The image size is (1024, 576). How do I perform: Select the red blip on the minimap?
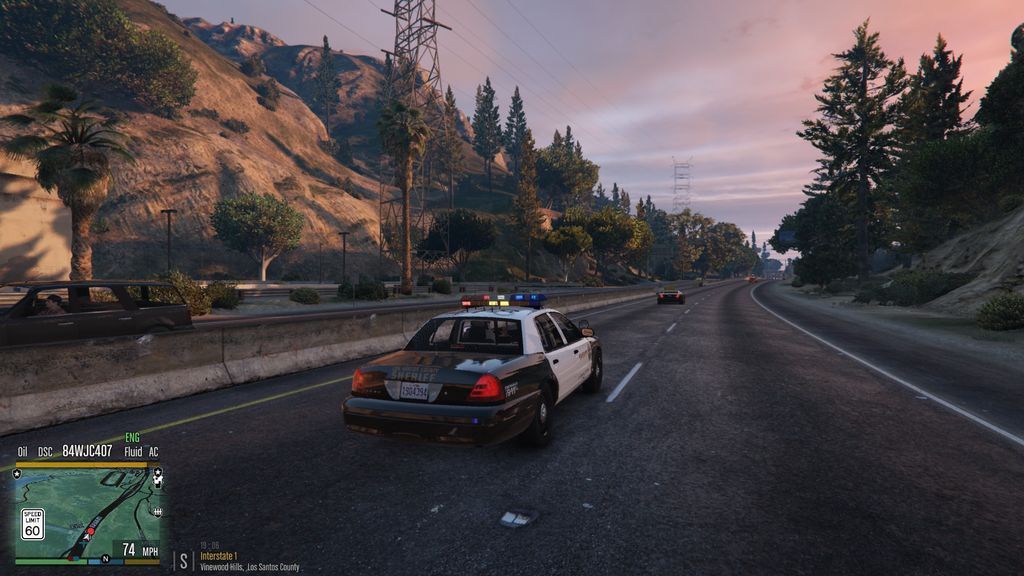tap(92, 531)
